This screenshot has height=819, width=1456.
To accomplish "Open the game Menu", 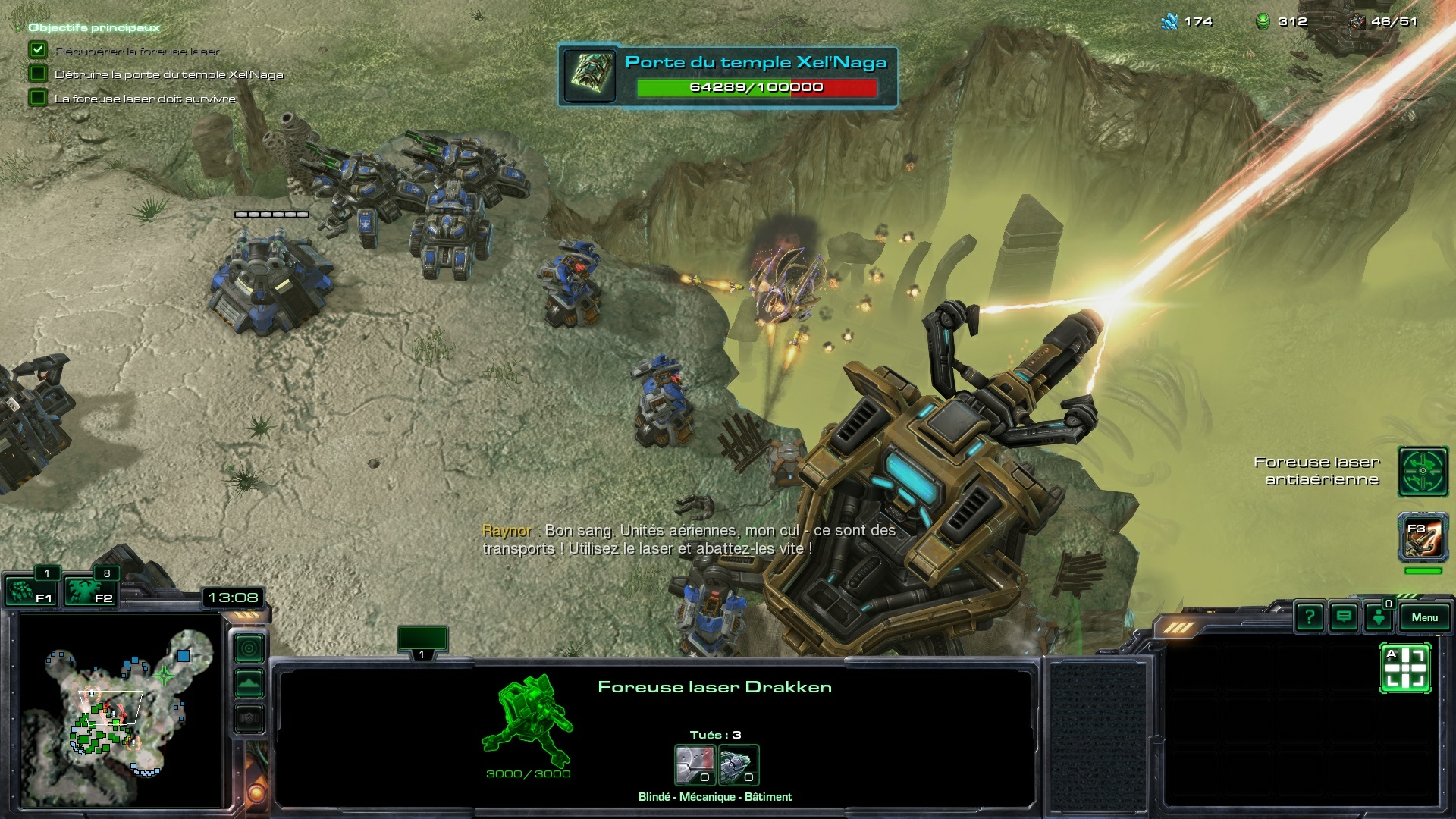I will point(1424,617).
